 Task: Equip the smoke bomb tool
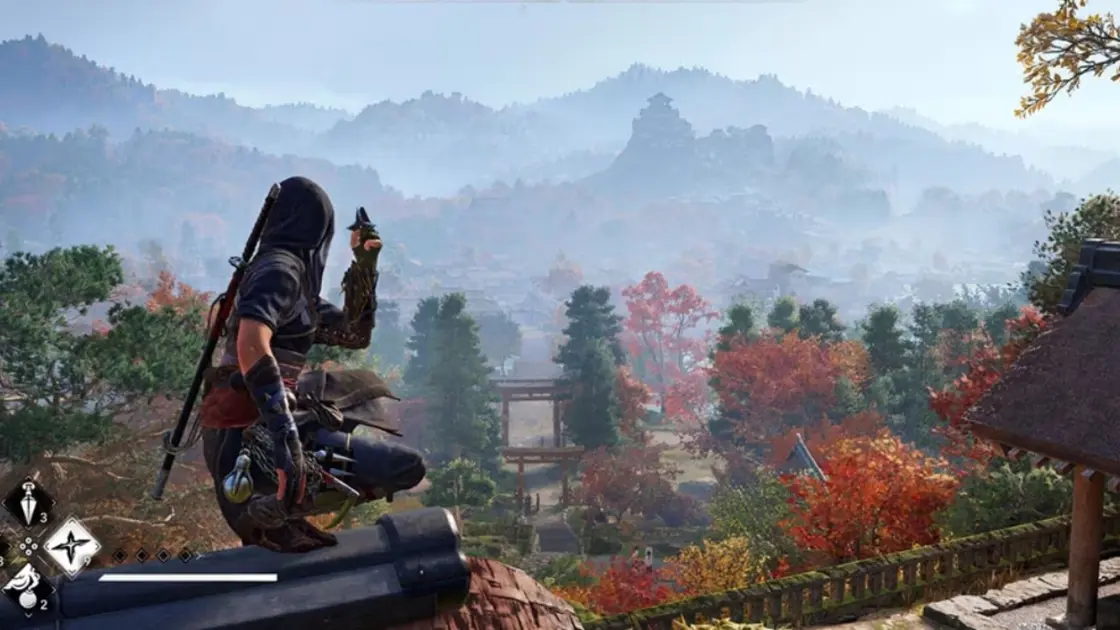(27, 588)
